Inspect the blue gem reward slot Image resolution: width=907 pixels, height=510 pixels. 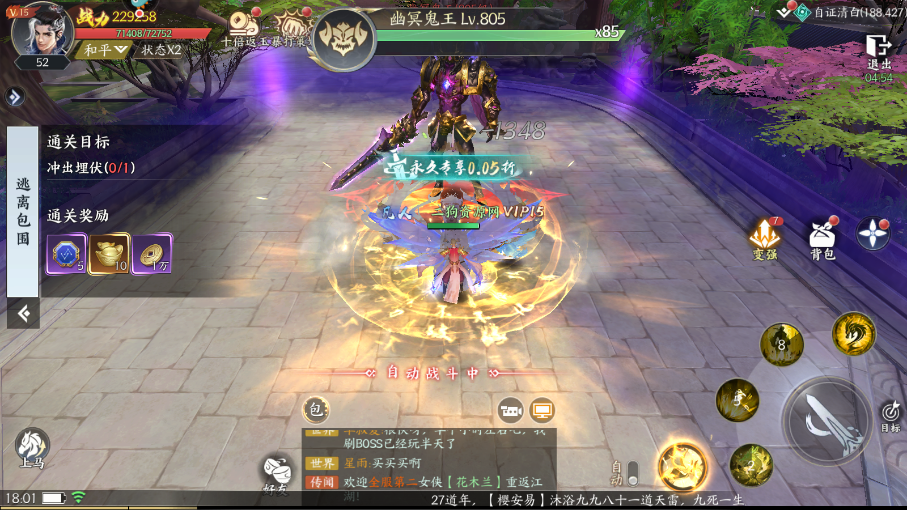[x=66, y=254]
